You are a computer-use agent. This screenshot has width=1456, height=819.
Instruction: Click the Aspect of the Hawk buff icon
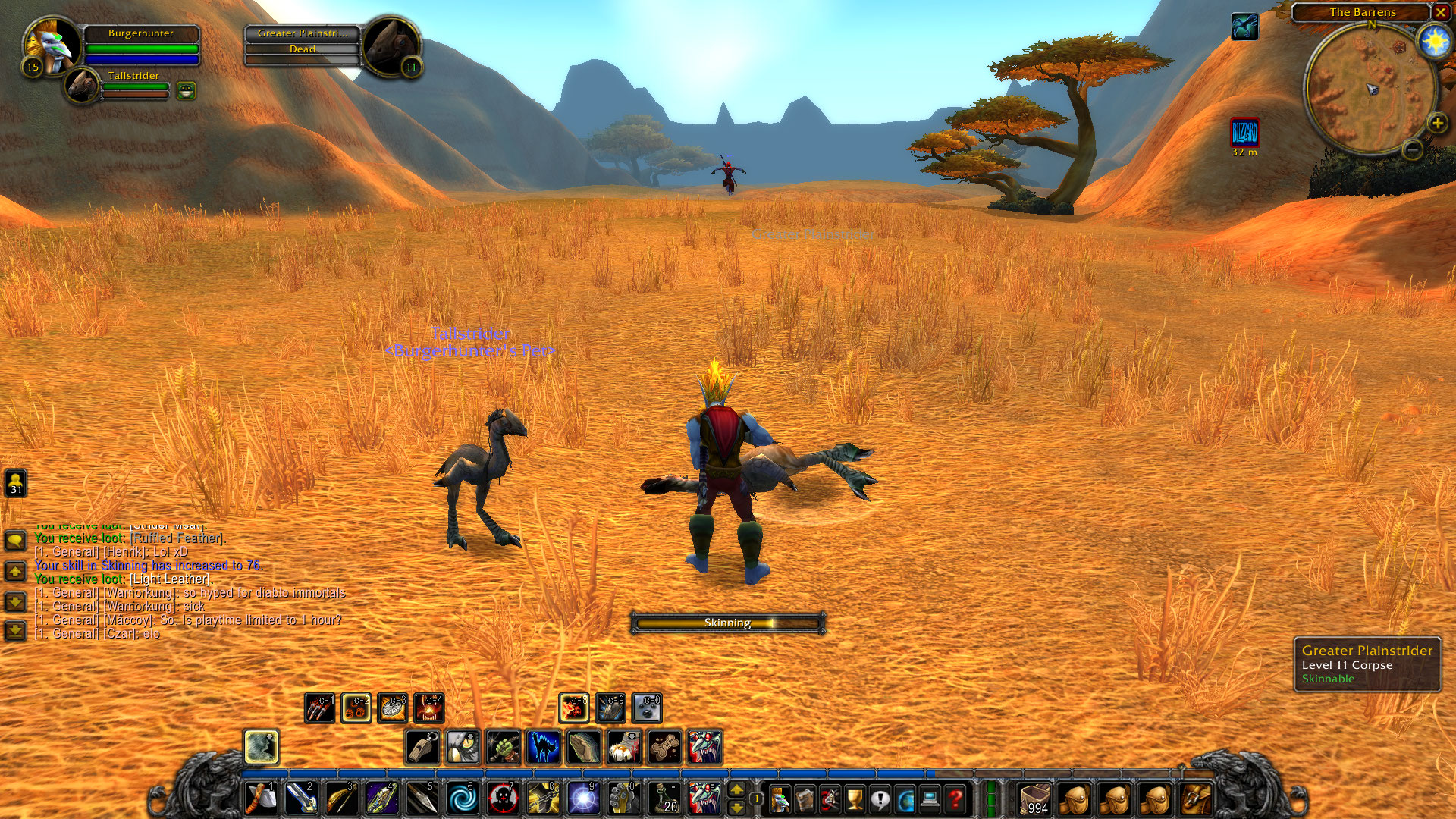pos(1244,27)
